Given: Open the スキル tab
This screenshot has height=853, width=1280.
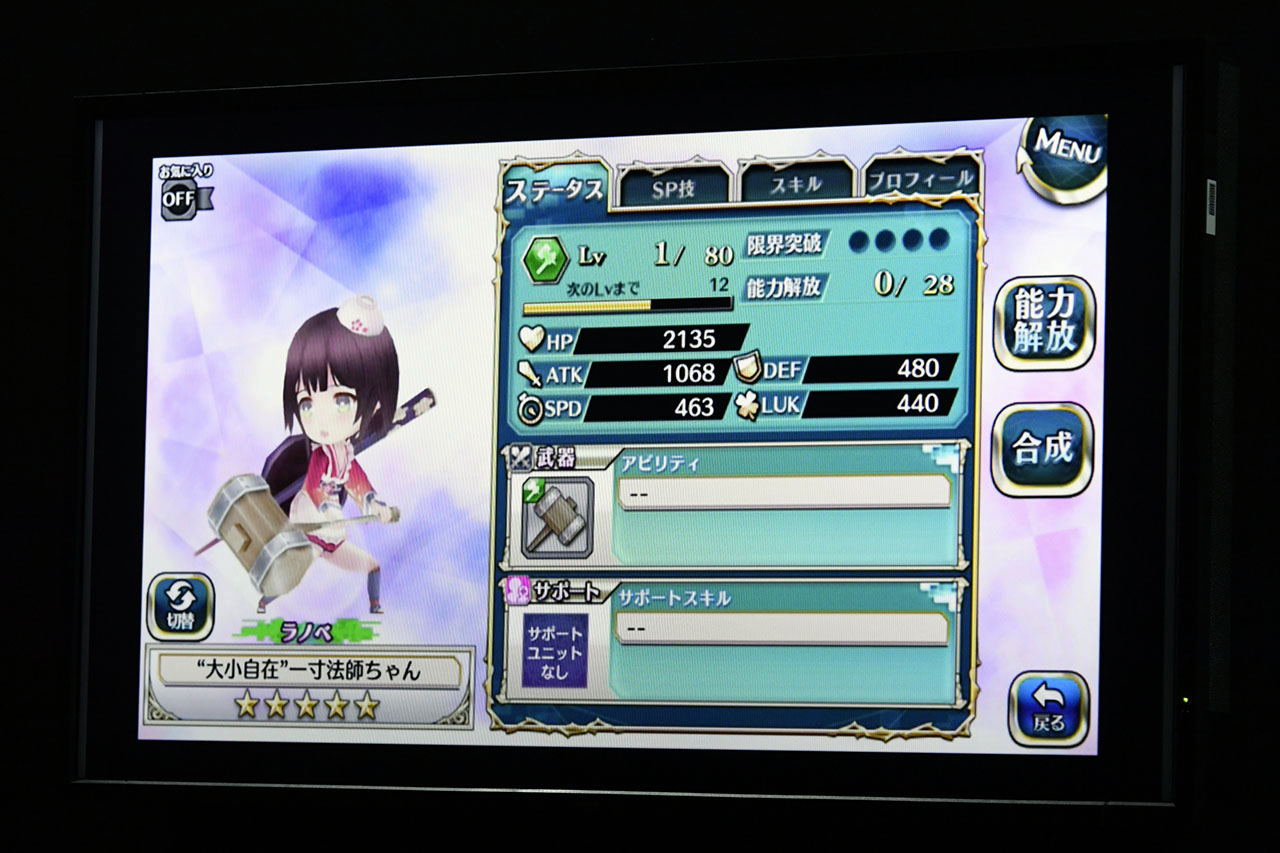Looking at the screenshot, I should pyautogui.click(x=796, y=184).
